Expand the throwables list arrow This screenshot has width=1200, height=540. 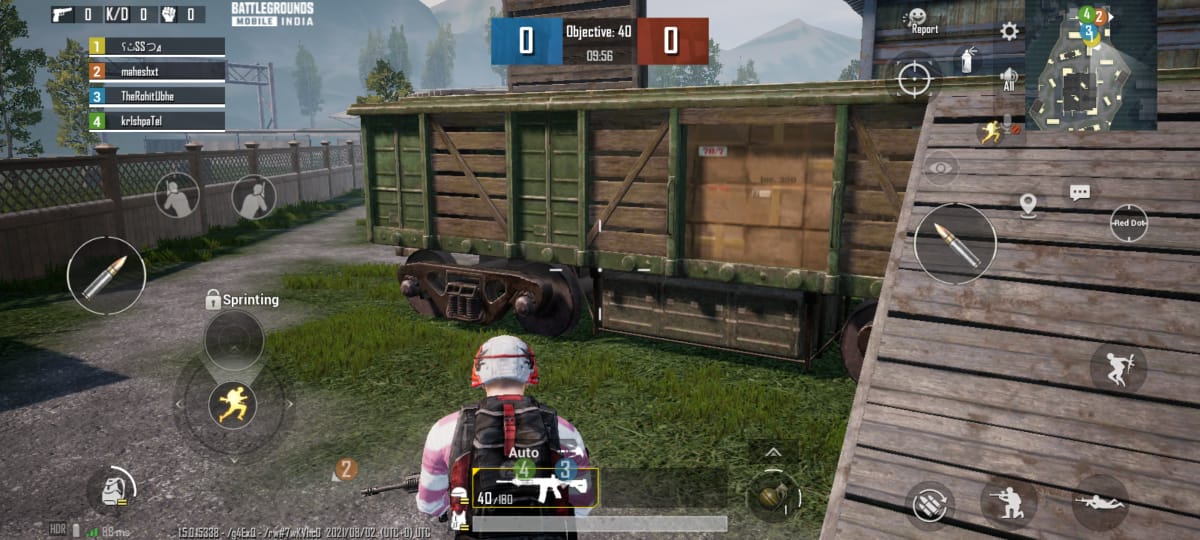pyautogui.click(x=773, y=453)
